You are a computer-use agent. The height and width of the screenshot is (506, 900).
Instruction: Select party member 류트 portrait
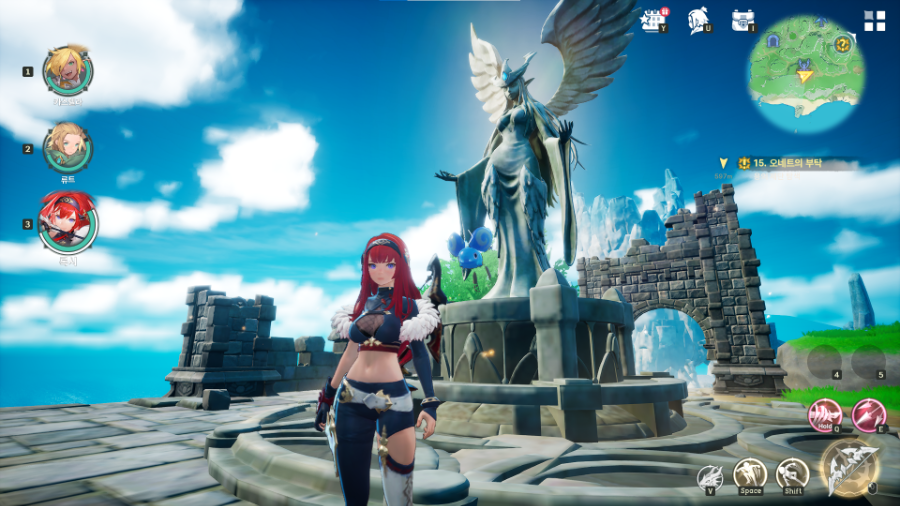point(68,147)
